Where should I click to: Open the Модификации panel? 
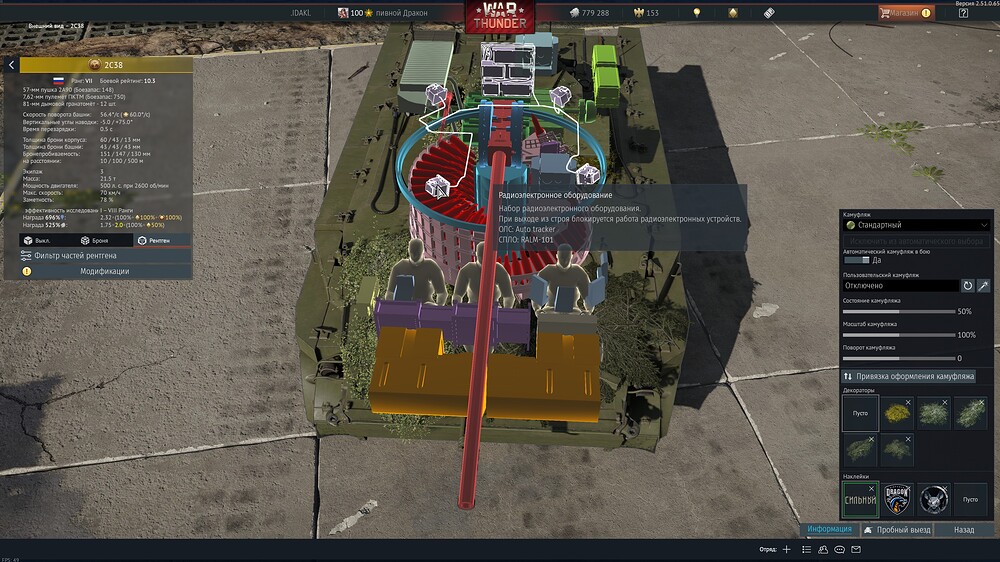pyautogui.click(x=104, y=271)
